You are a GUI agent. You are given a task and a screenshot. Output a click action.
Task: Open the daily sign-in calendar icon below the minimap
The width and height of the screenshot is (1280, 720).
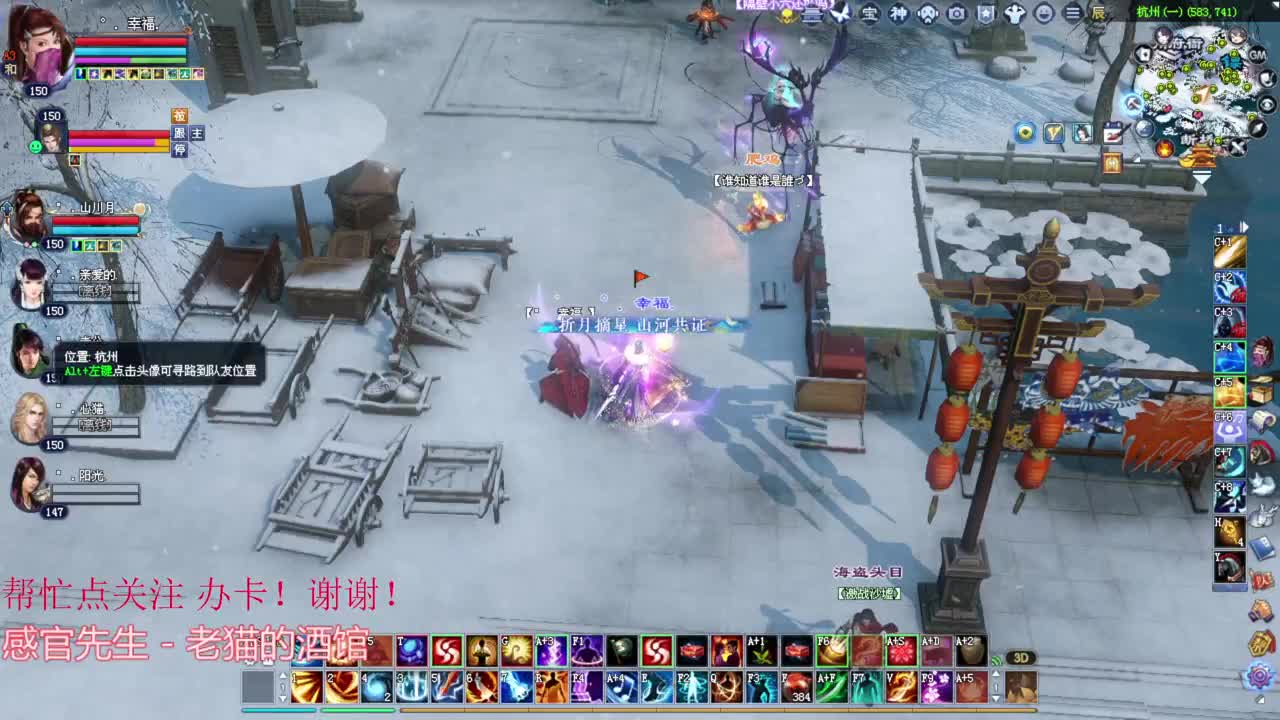pos(1113,131)
